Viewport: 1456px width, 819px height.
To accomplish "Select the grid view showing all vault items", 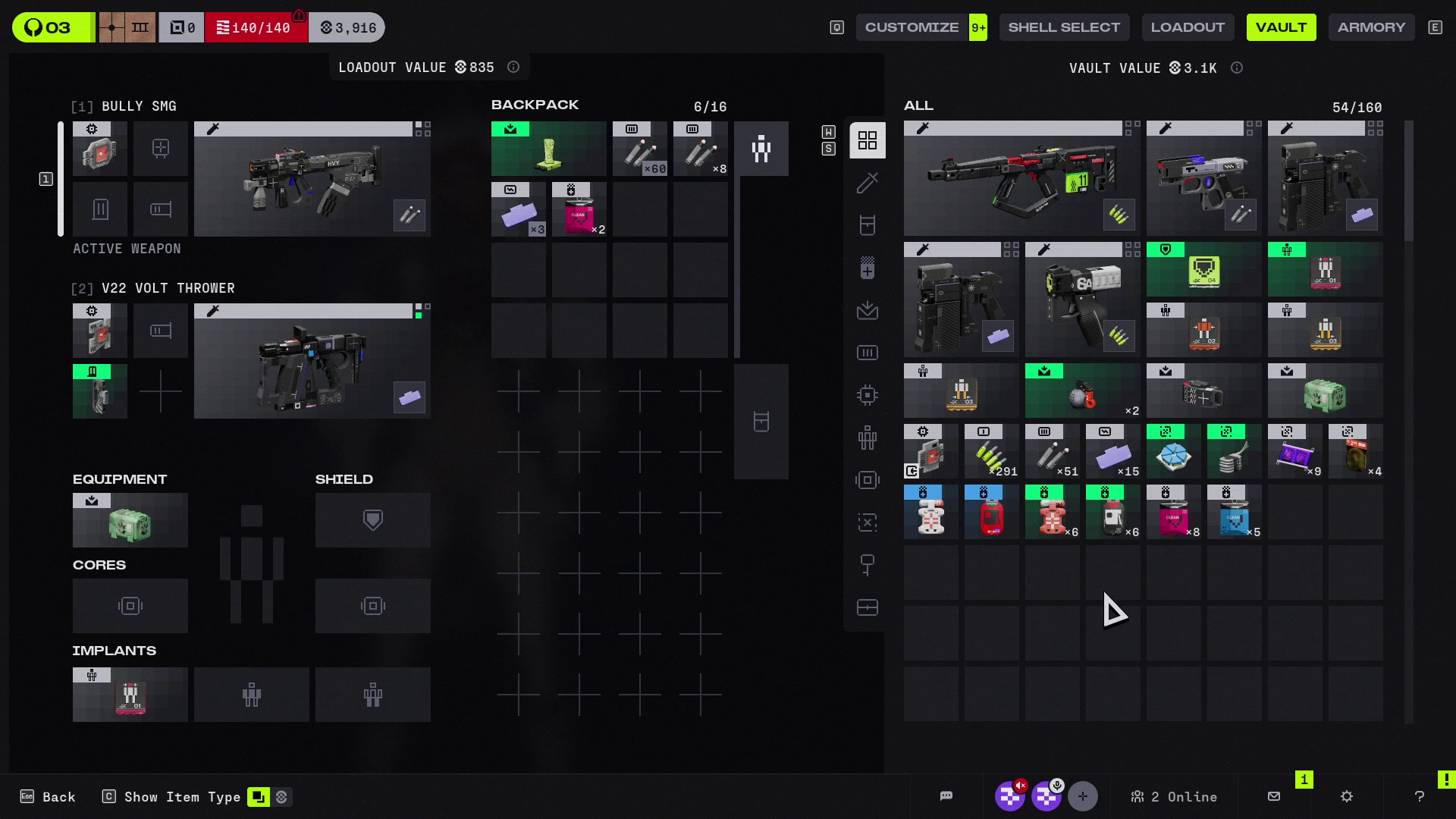I will (x=867, y=140).
